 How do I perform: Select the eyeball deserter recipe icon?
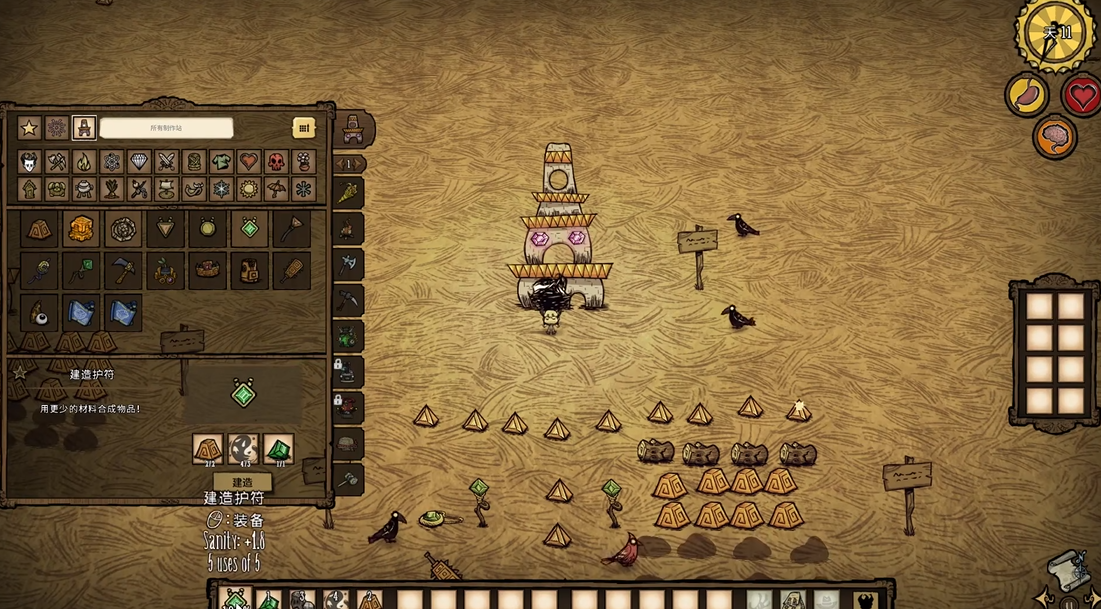tap(39, 312)
